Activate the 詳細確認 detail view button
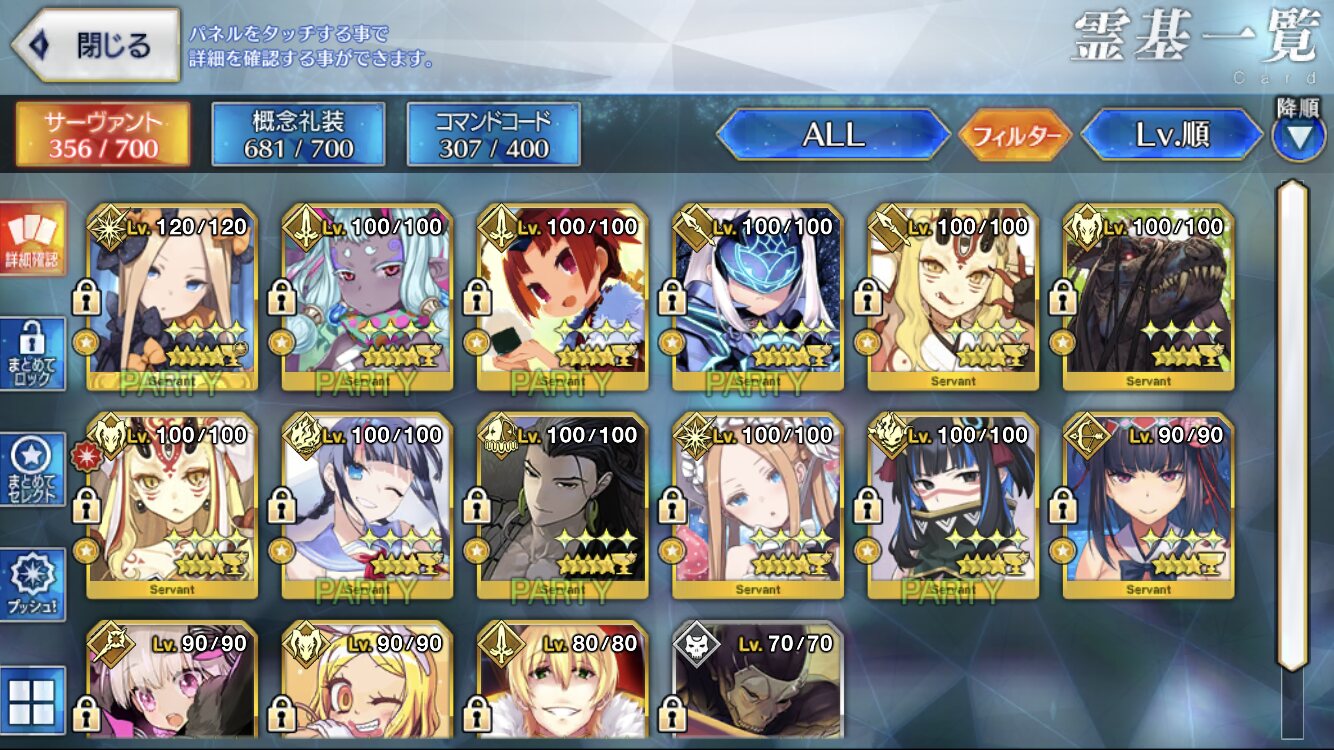1334x750 pixels. (32, 240)
